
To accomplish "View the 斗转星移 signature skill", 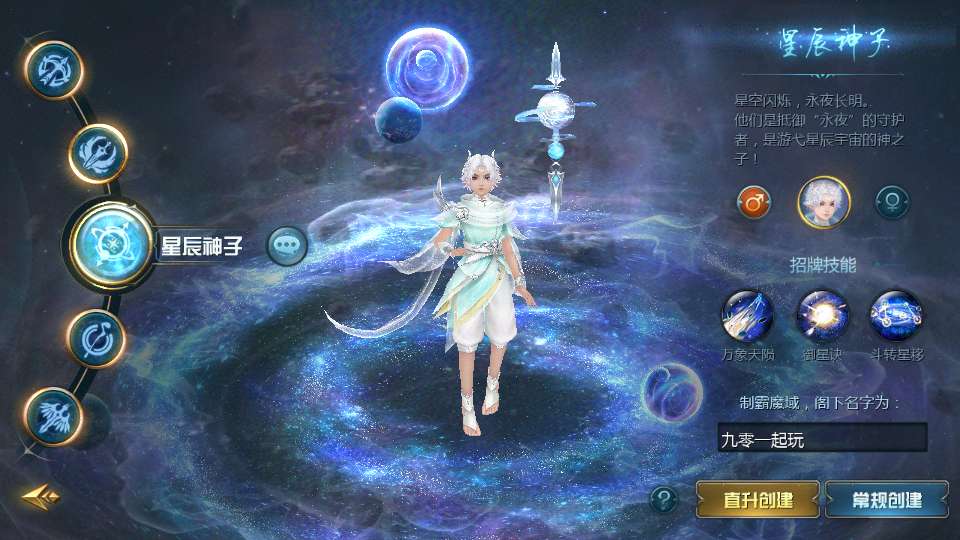I will pyautogui.click(x=895, y=315).
